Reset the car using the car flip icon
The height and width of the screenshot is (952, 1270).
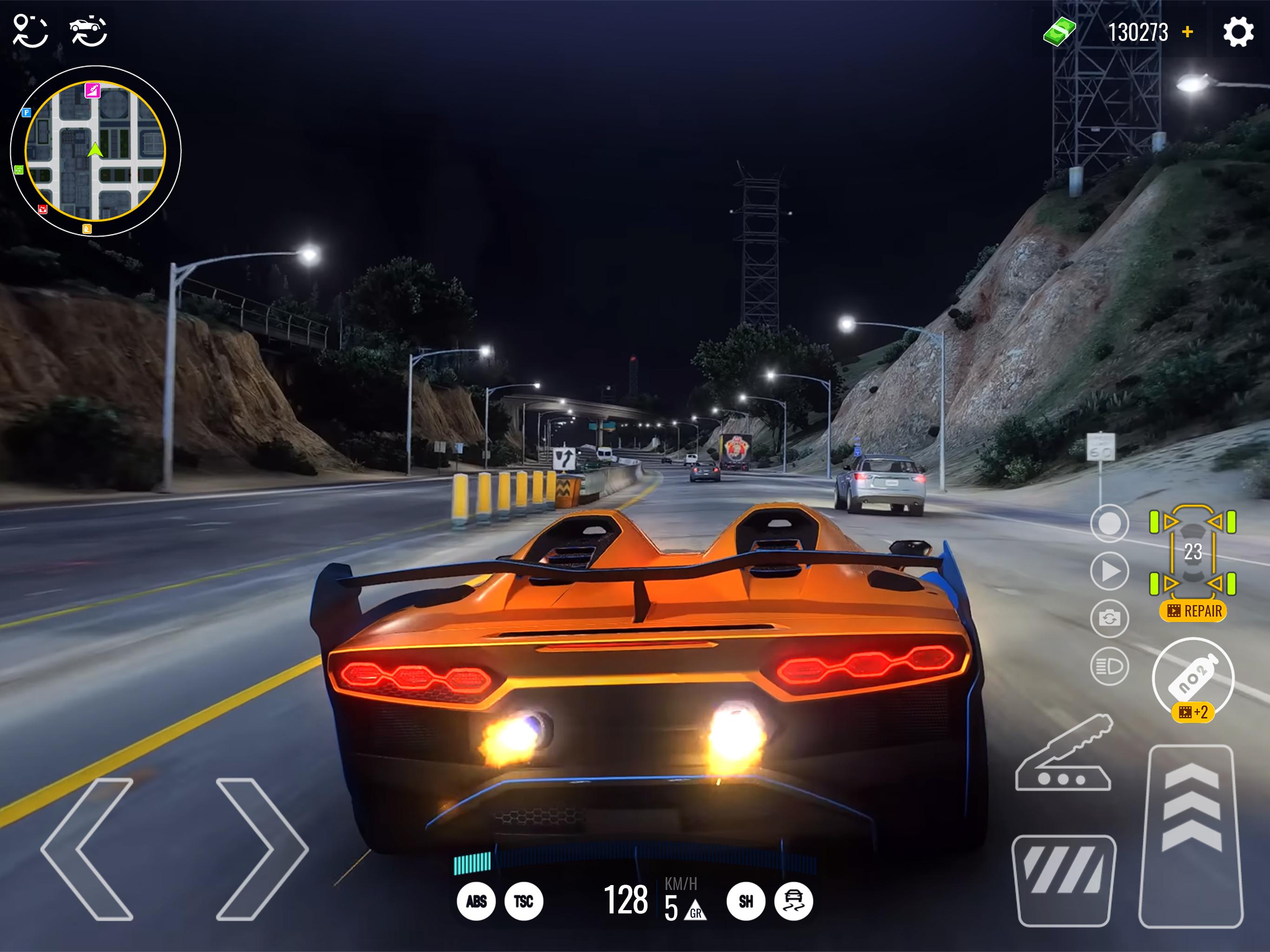88,31
